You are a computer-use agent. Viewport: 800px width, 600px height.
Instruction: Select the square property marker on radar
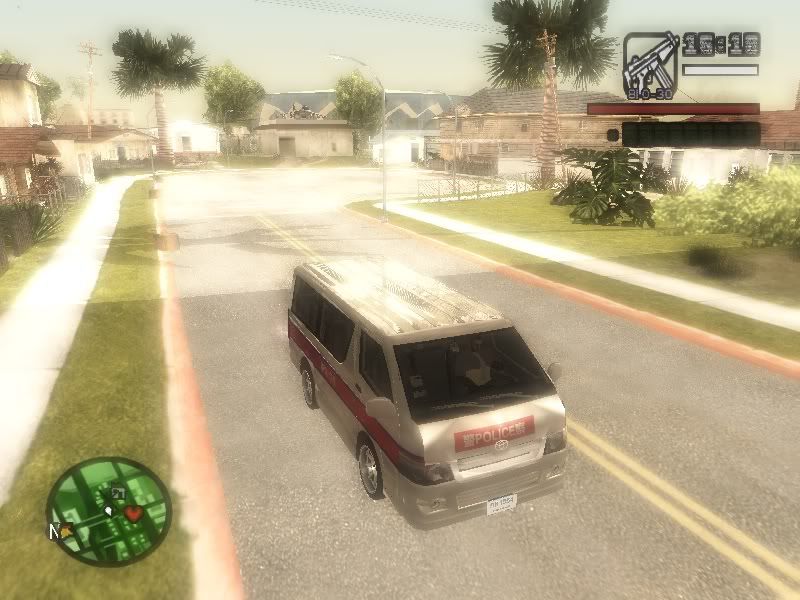pyautogui.click(x=117, y=494)
